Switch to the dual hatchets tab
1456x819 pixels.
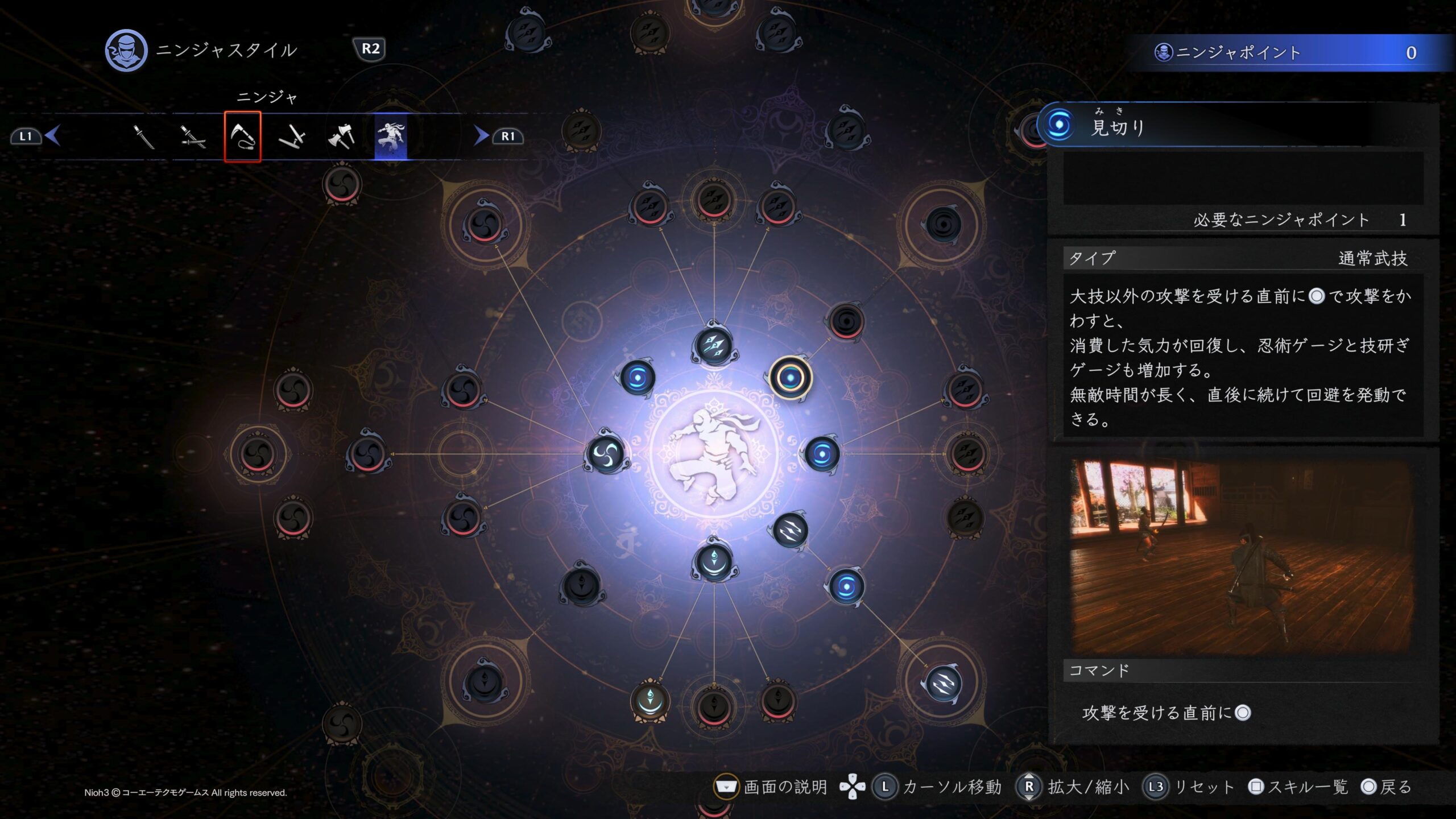coord(341,136)
